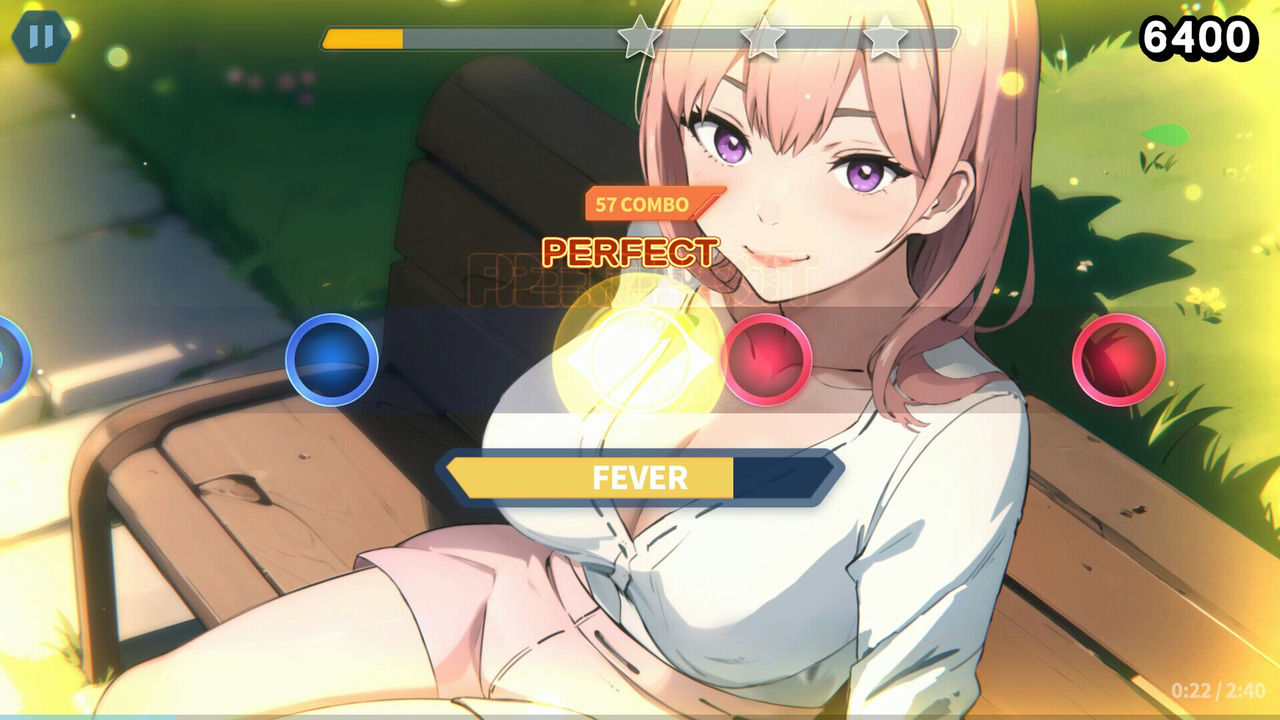Click the 6400 score display
The width and height of the screenshot is (1280, 720).
[x=1198, y=37]
